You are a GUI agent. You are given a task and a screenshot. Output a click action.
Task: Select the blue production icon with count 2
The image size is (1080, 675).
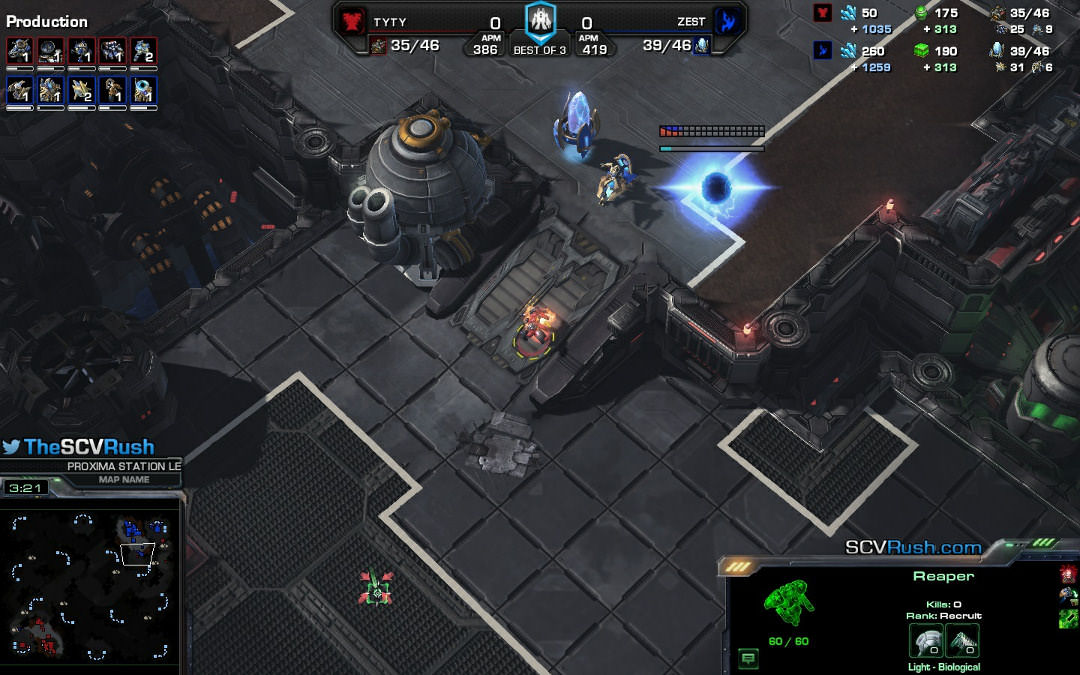(x=82, y=91)
